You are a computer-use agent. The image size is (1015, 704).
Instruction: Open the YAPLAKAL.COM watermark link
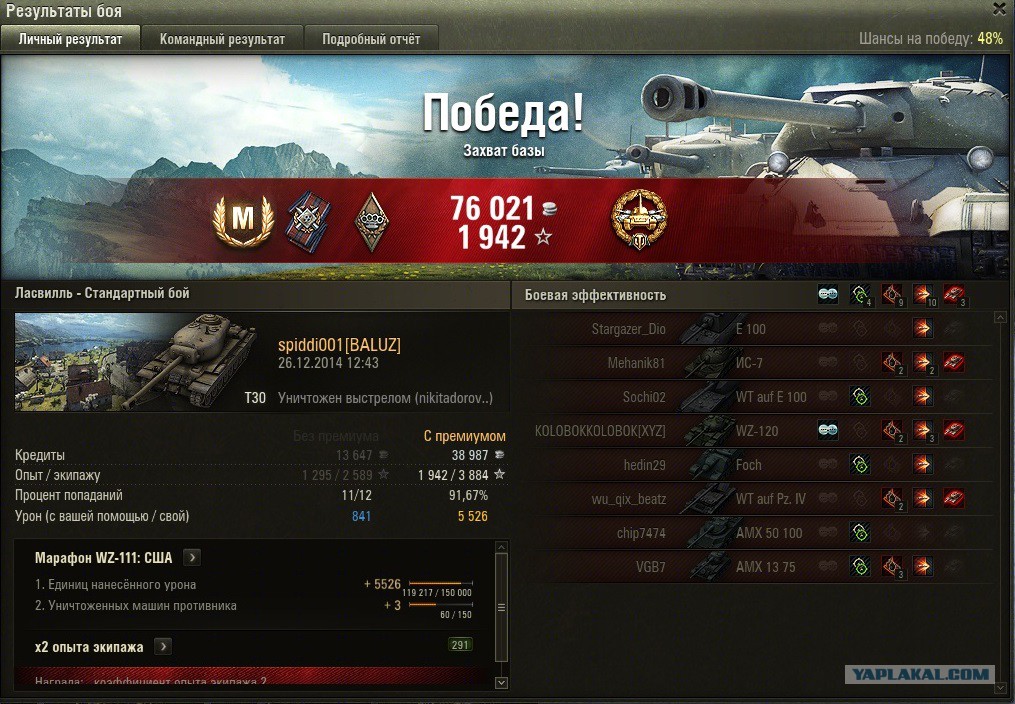point(919,674)
